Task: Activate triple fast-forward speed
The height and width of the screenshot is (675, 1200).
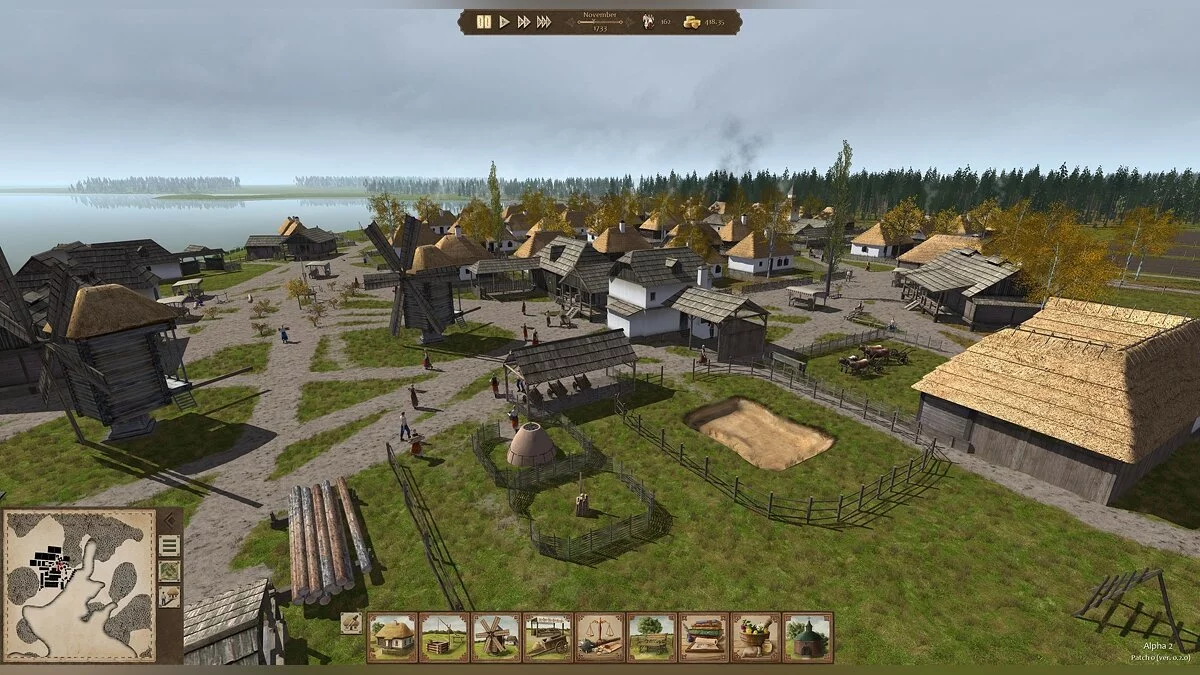Action: 544,22
